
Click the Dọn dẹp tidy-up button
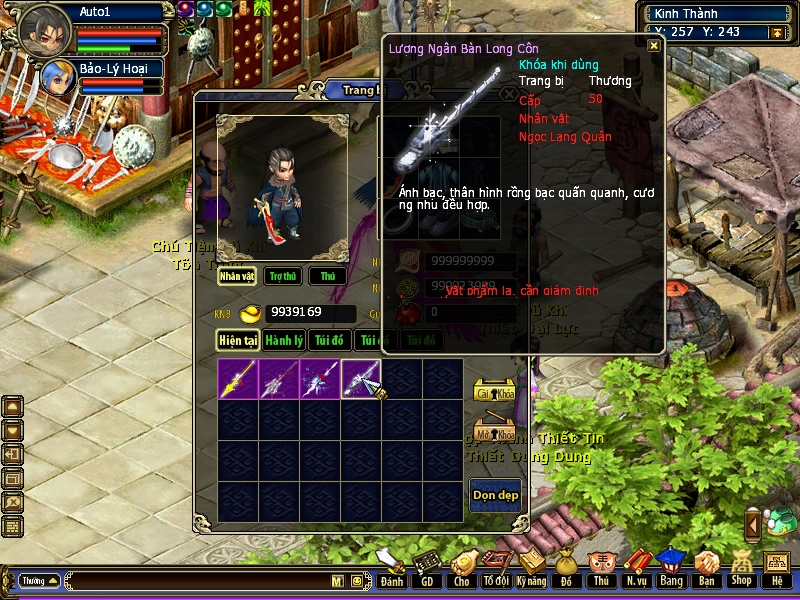click(x=495, y=496)
